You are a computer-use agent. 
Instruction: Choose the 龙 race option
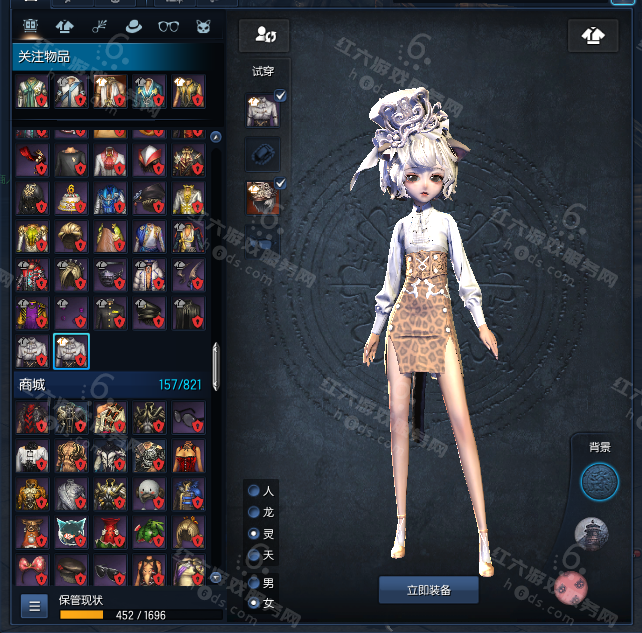pyautogui.click(x=254, y=512)
